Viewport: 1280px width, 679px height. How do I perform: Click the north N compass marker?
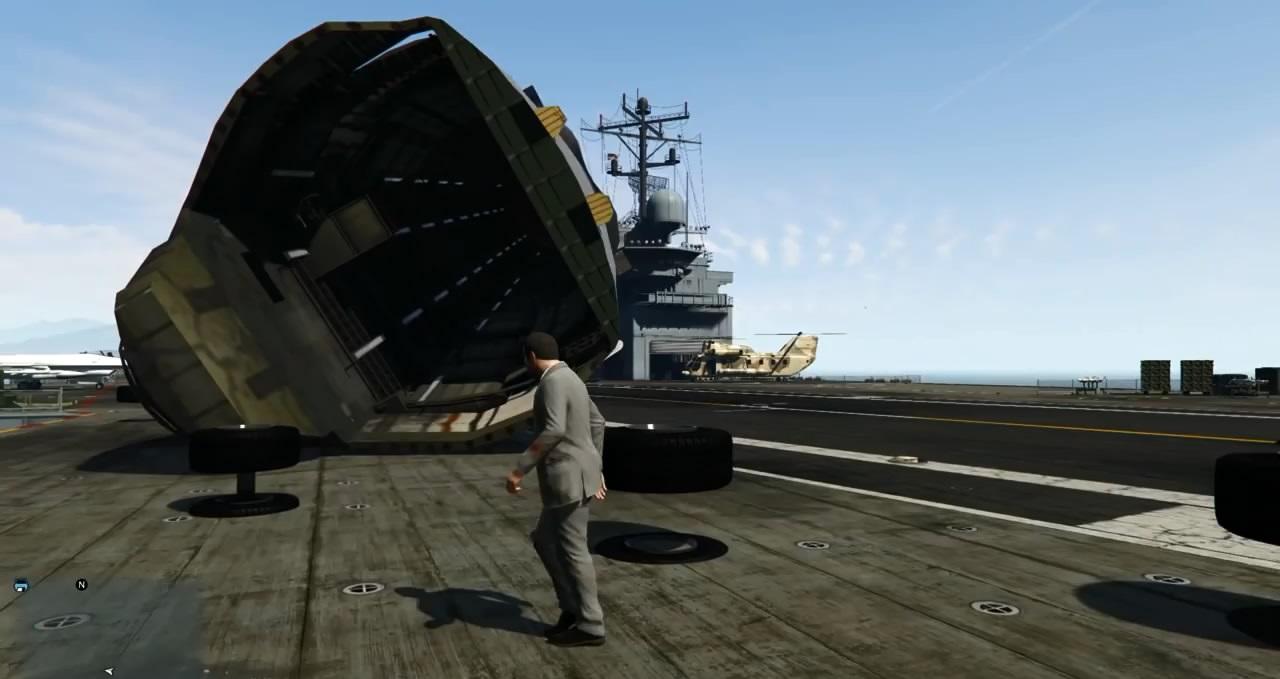[x=82, y=584]
